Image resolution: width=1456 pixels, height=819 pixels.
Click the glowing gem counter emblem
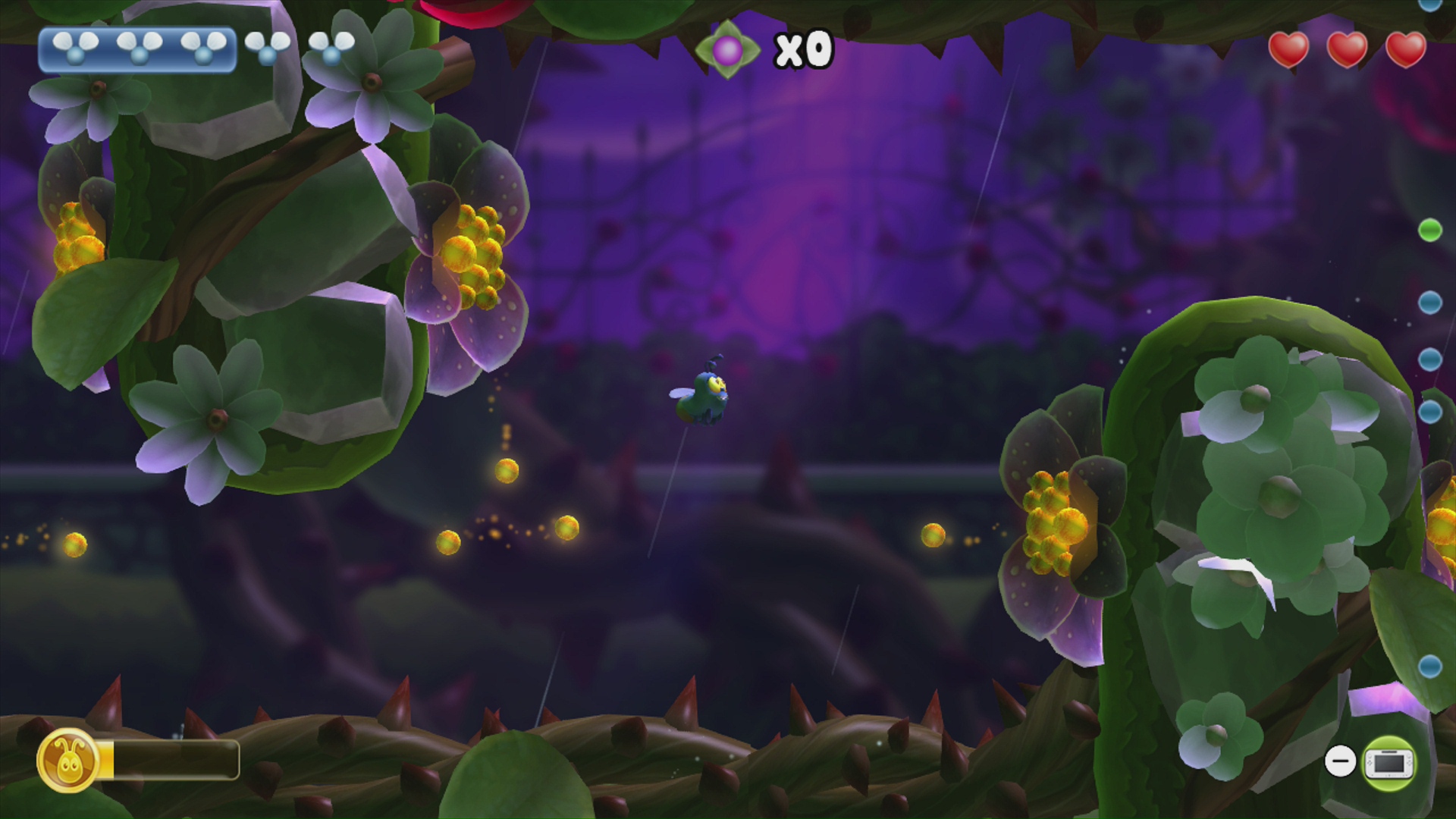tap(726, 49)
